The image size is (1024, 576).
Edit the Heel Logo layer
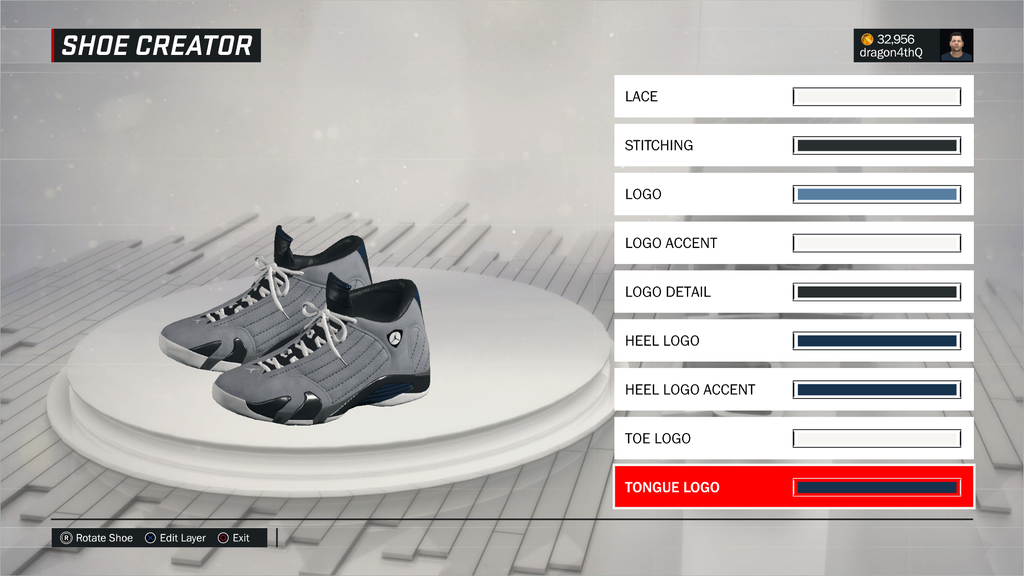[793, 341]
